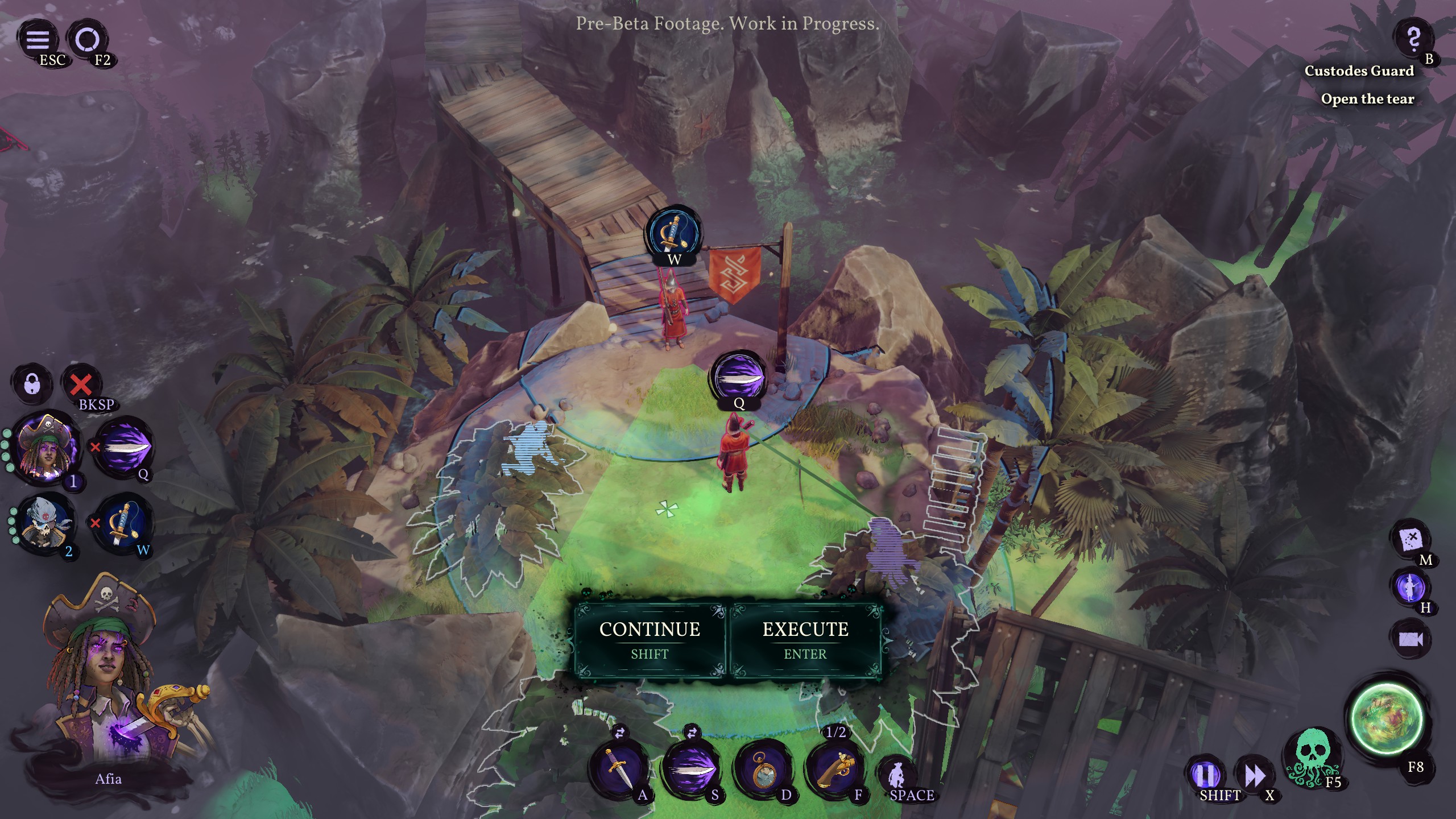Screen dimensions: 1456x819
Task: Toggle the camera view icon
Action: 1410,639
